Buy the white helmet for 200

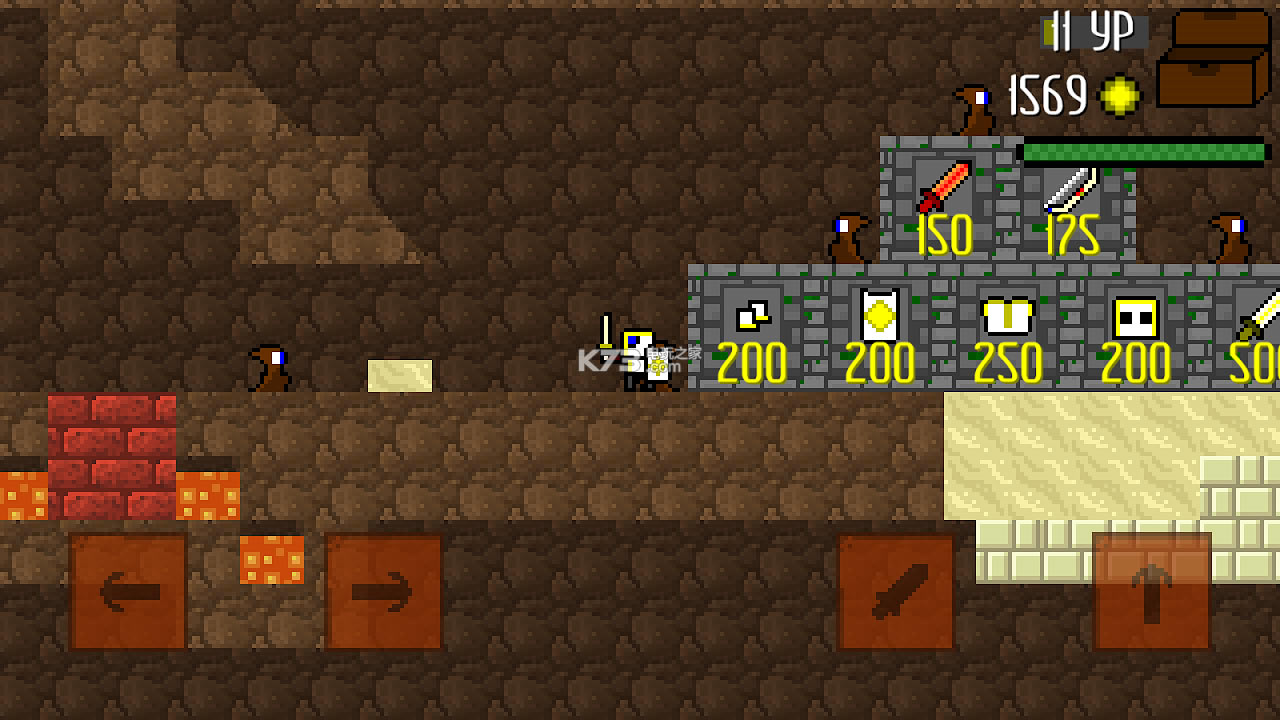[1133, 317]
